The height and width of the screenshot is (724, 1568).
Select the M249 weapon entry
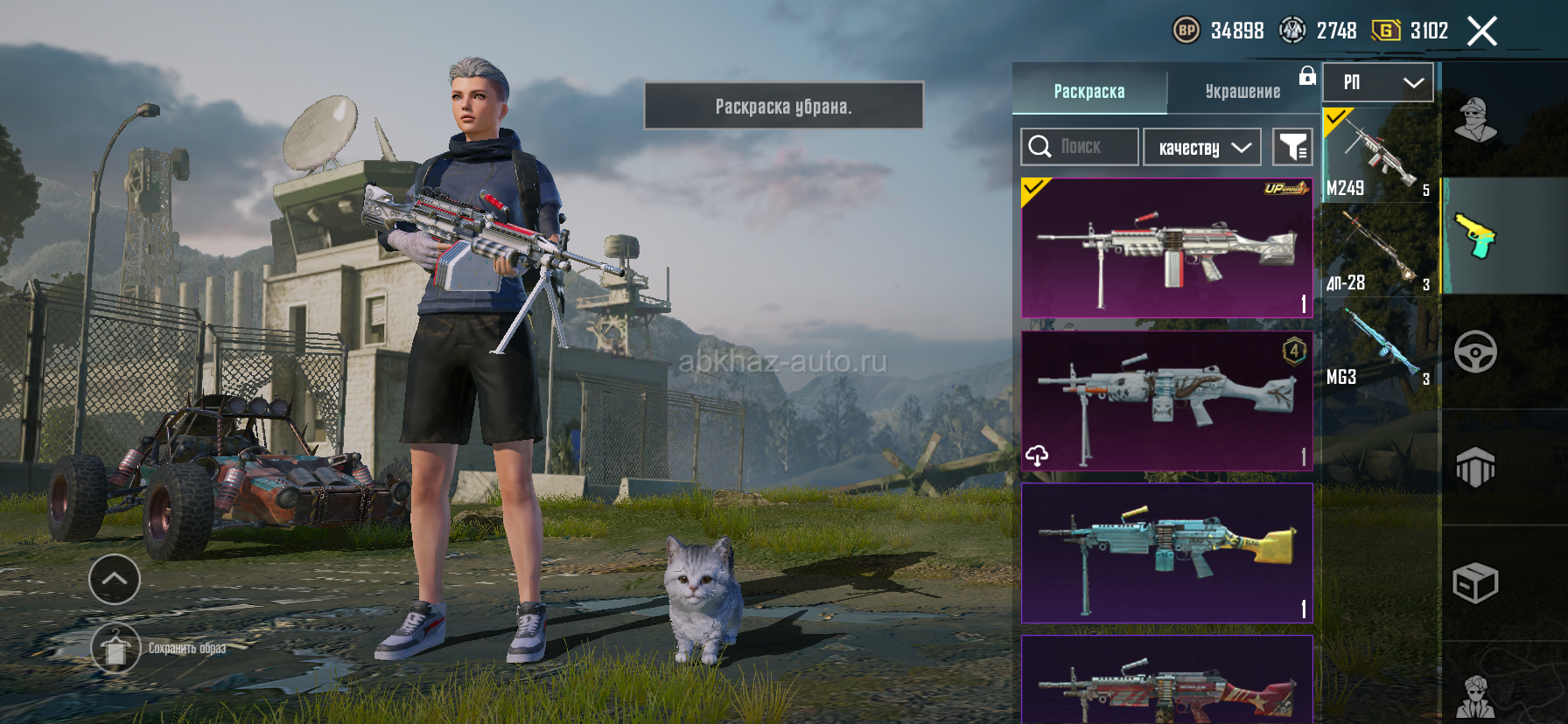pos(1378,156)
